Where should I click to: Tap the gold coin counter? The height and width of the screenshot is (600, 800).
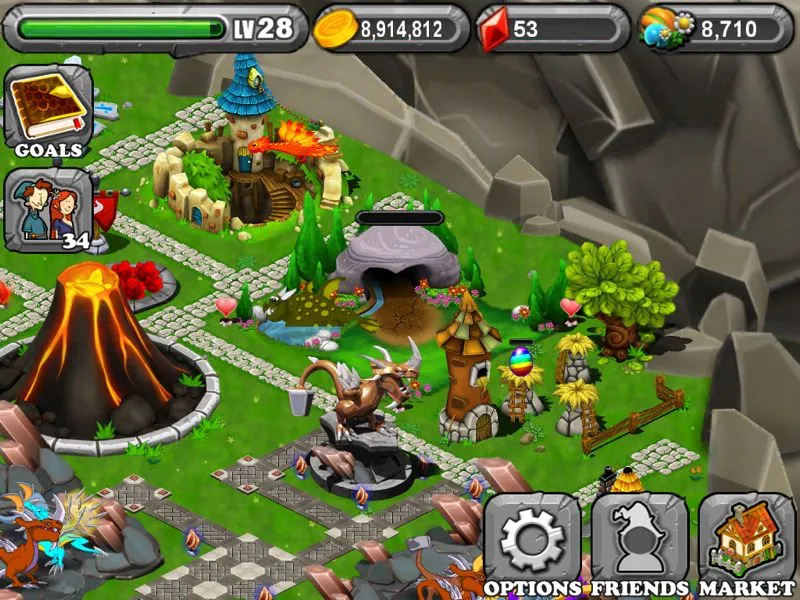pos(391,29)
